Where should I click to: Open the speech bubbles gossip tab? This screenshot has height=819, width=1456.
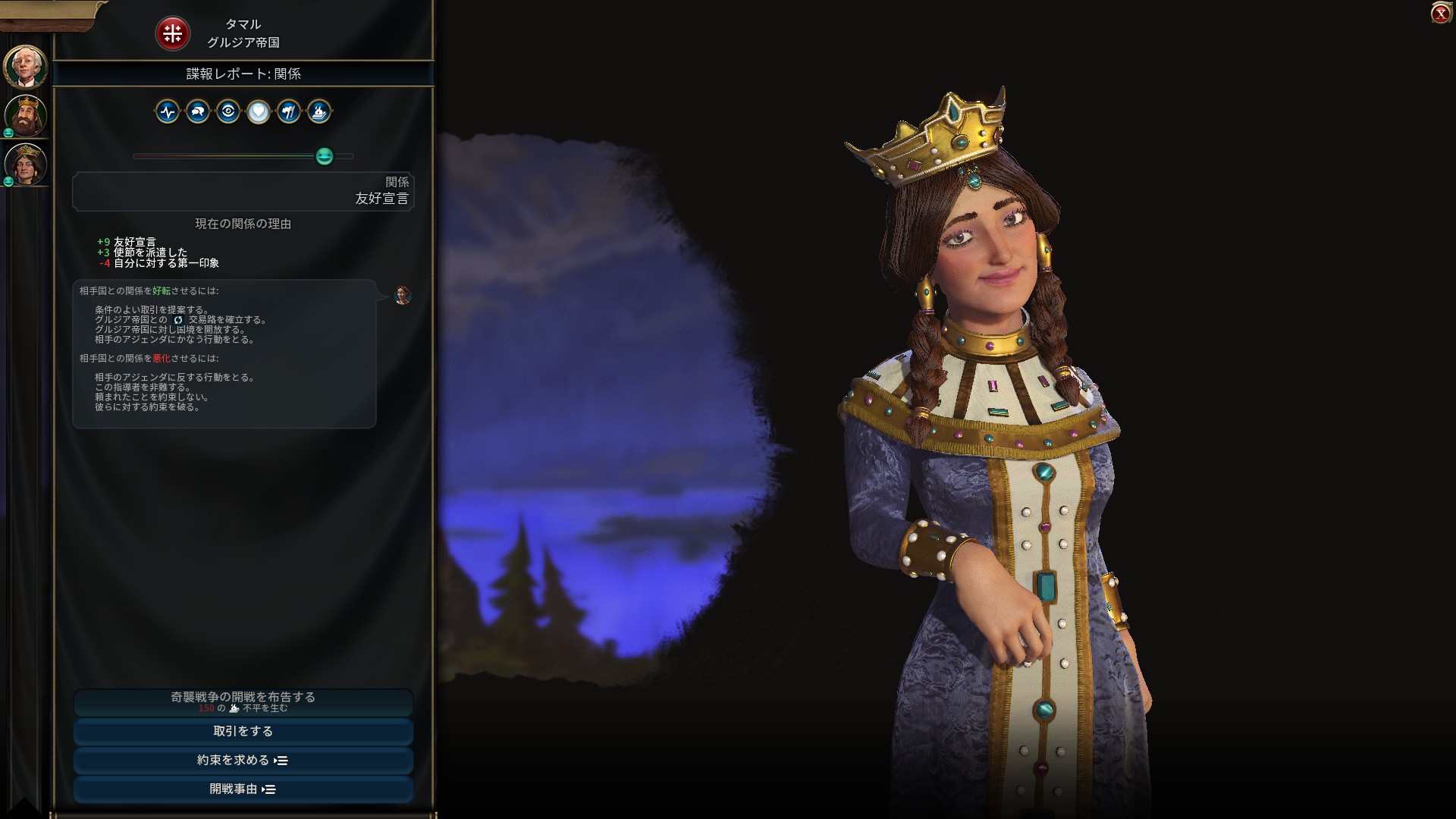198,112
